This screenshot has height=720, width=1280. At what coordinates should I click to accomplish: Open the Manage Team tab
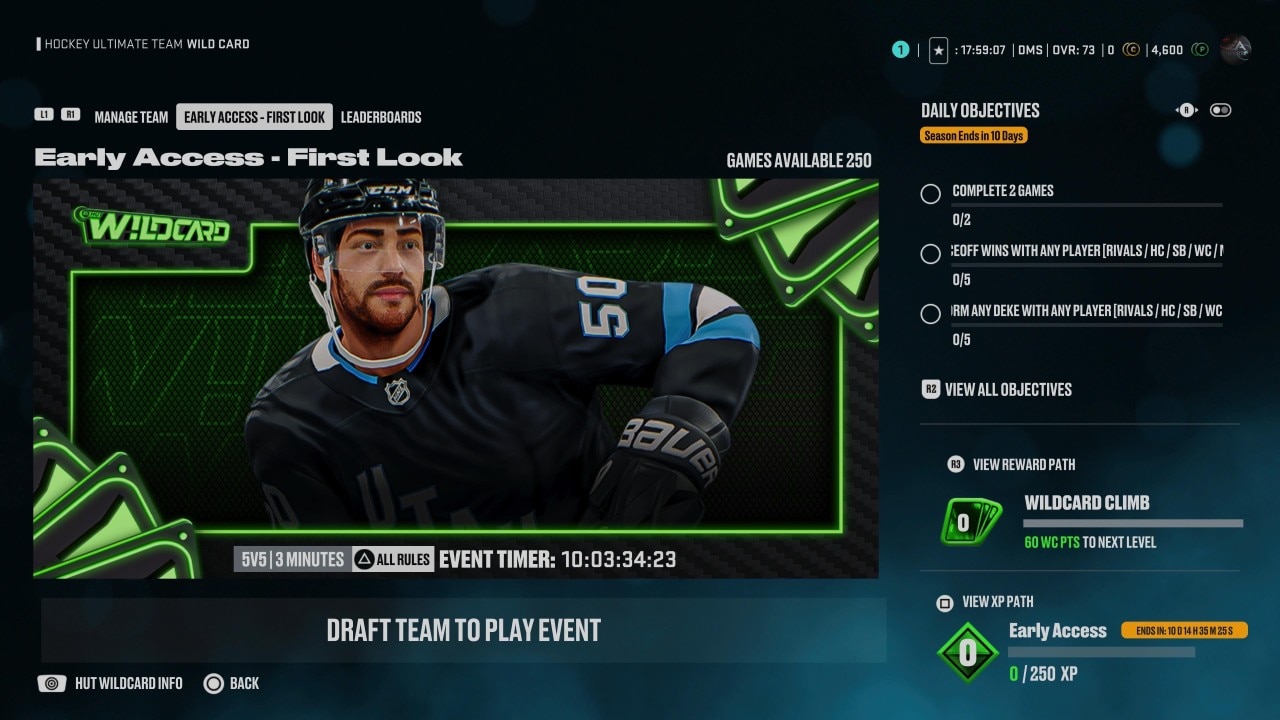tap(131, 116)
